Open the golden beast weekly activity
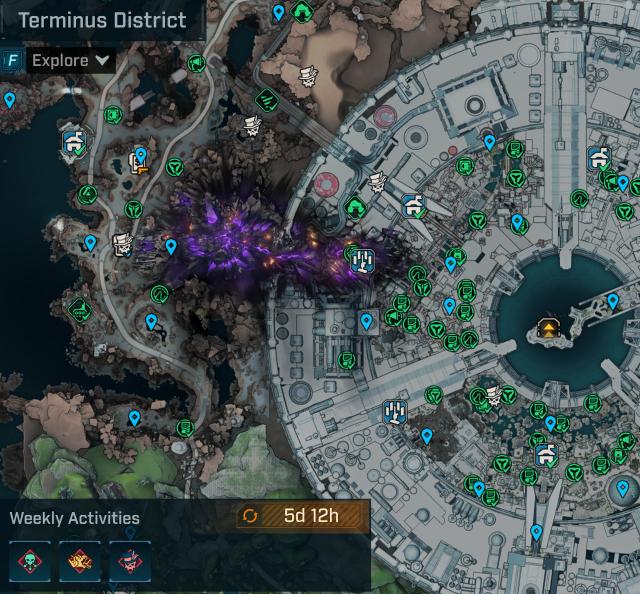 80,561
